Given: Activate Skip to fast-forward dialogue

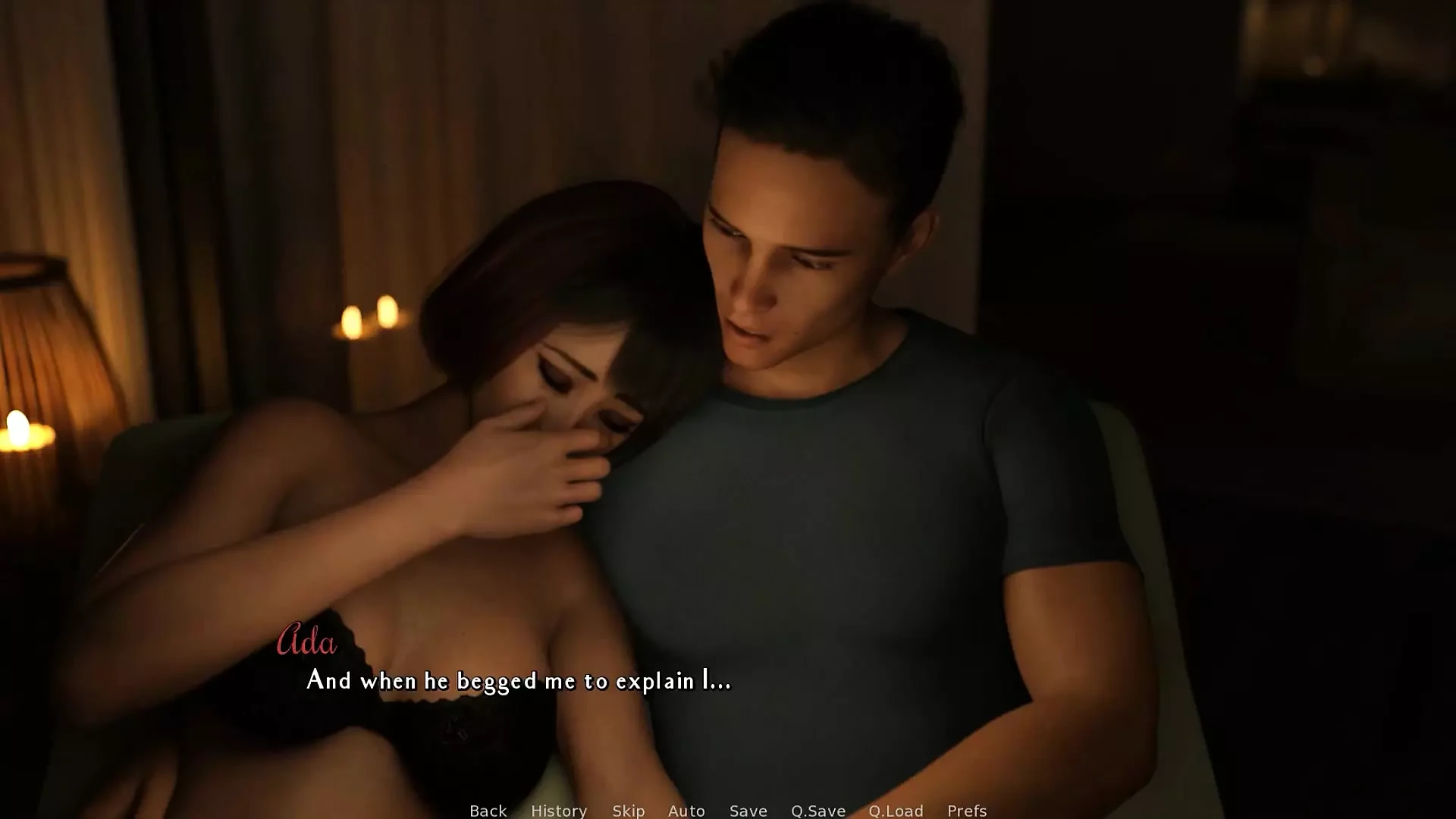Looking at the screenshot, I should [x=628, y=811].
